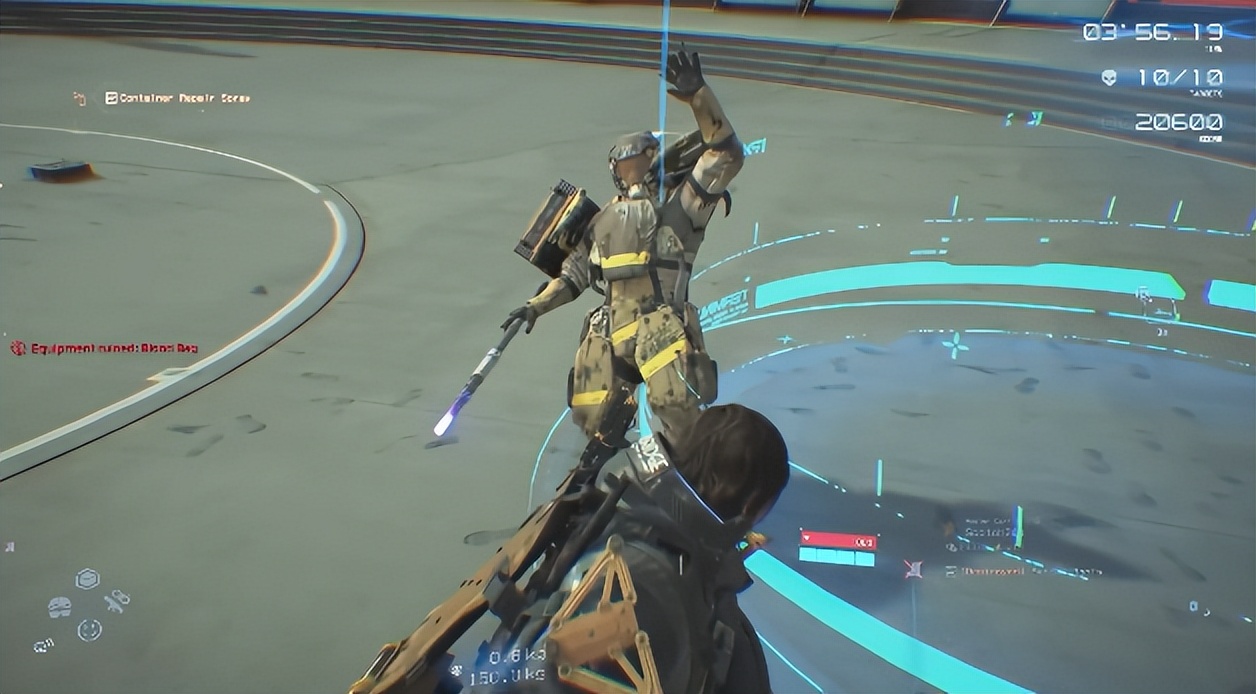The image size is (1256, 694).
Task: Activate the smiley face icon on the wheel
Action: pos(89,630)
